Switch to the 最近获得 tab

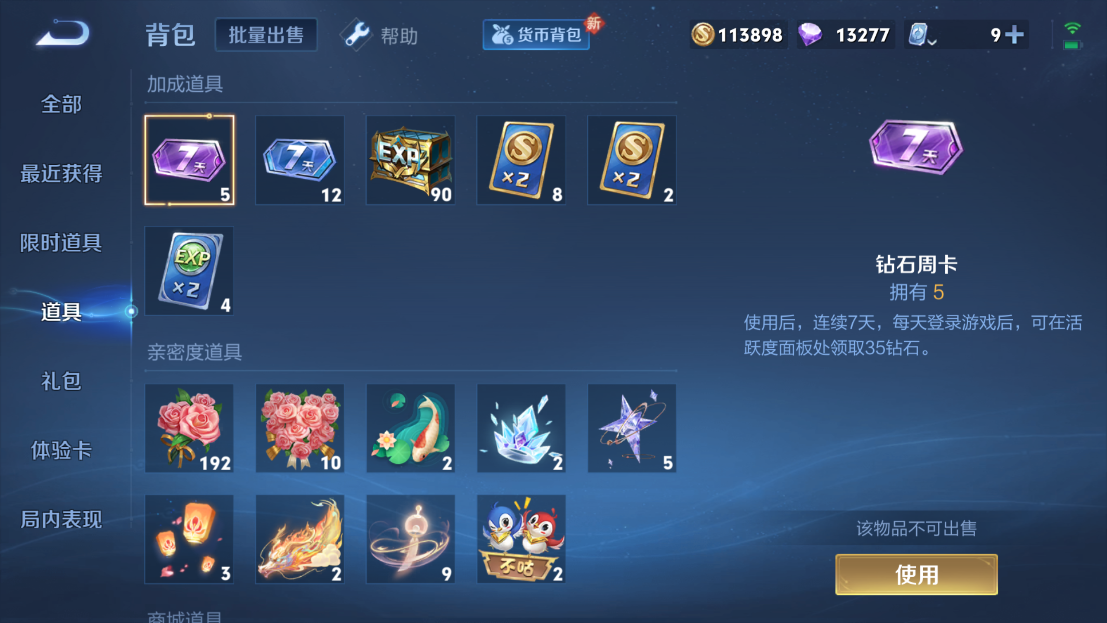pos(61,173)
